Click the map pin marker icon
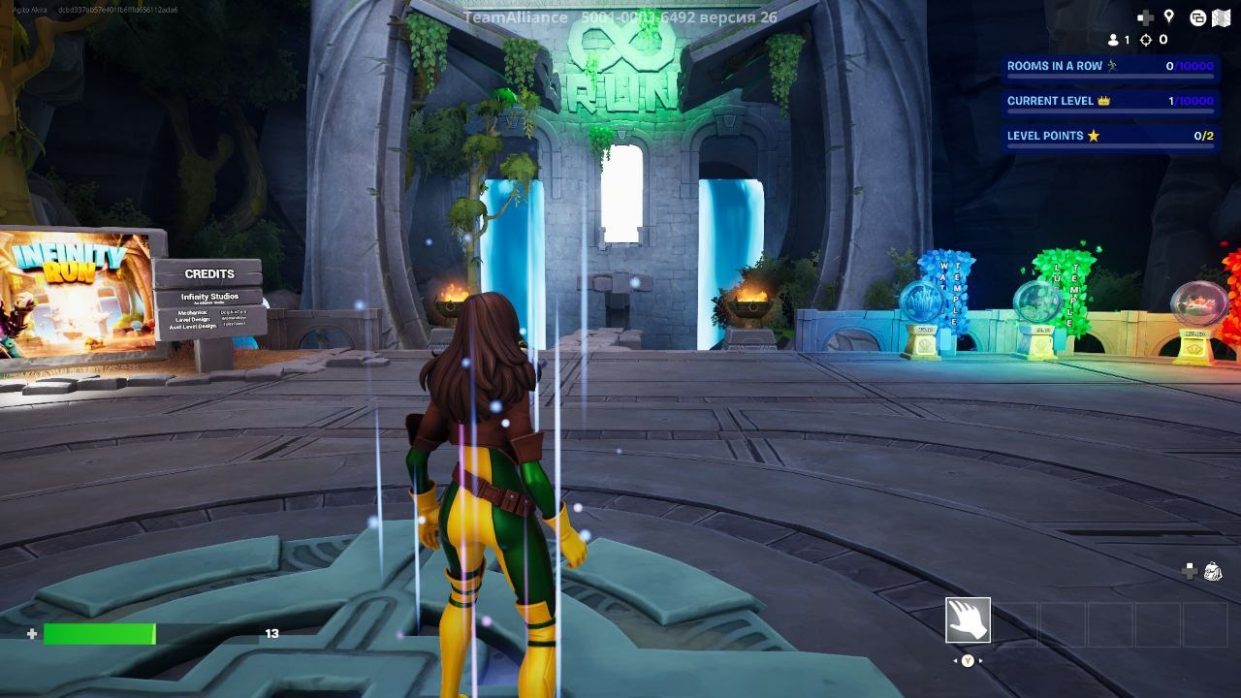This screenshot has height=698, width=1241. coord(1168,17)
